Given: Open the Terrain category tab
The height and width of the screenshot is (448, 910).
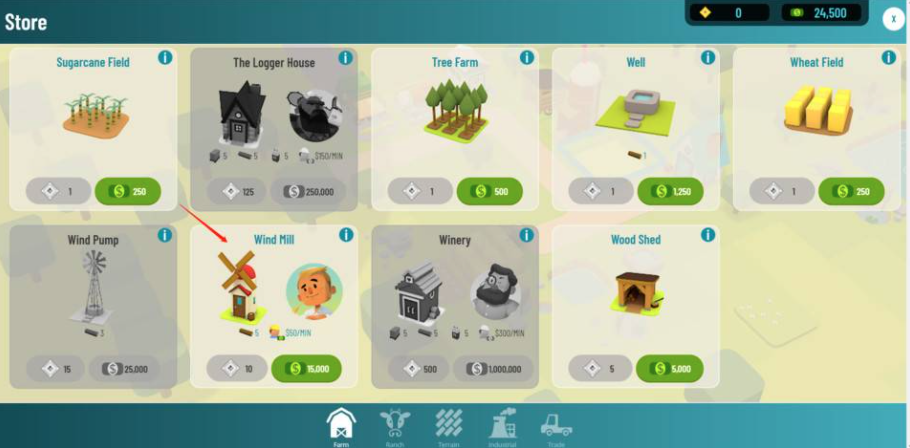Looking at the screenshot, I should [449, 424].
